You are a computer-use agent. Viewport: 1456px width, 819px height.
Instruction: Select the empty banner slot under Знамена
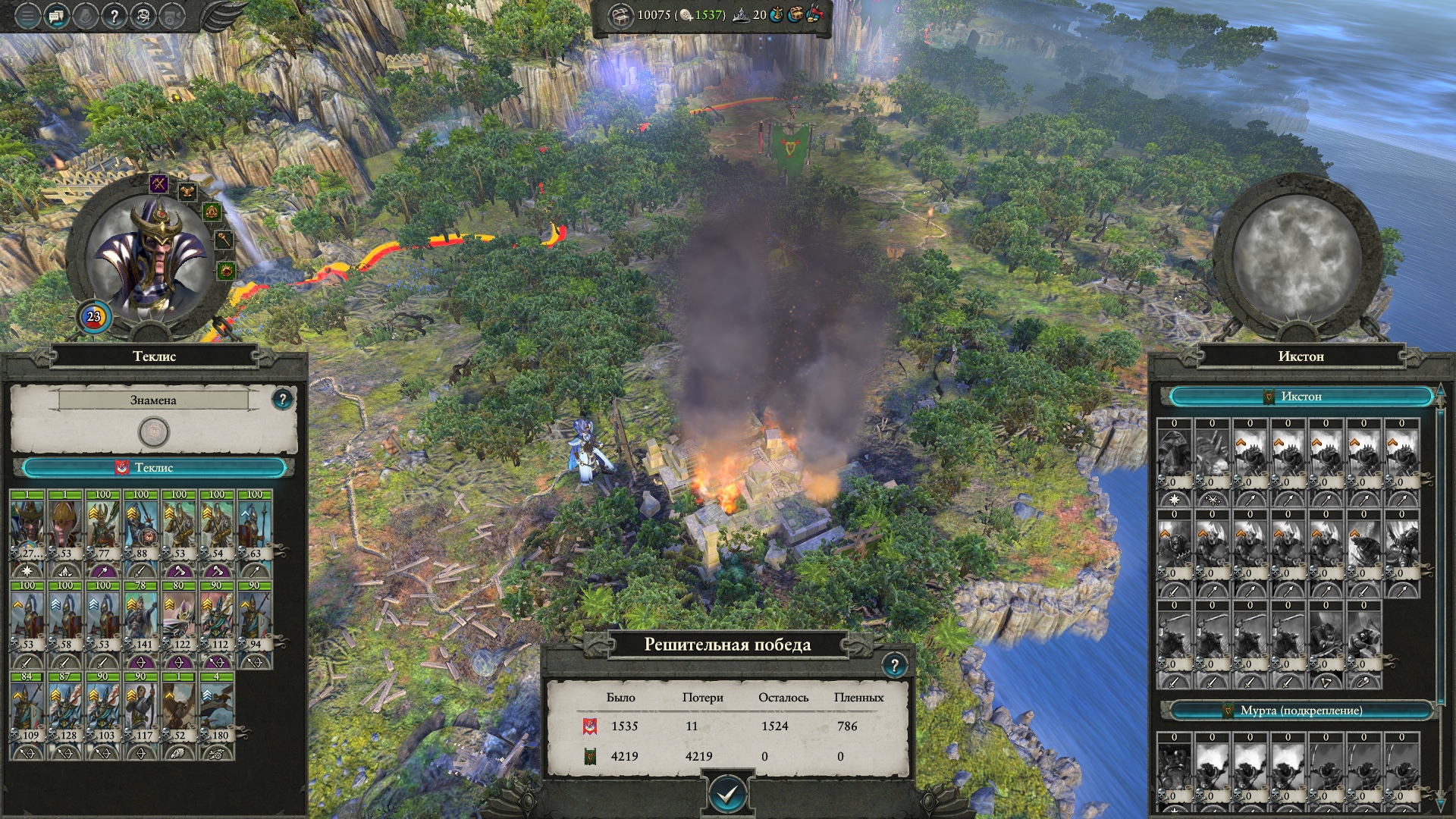click(x=154, y=432)
